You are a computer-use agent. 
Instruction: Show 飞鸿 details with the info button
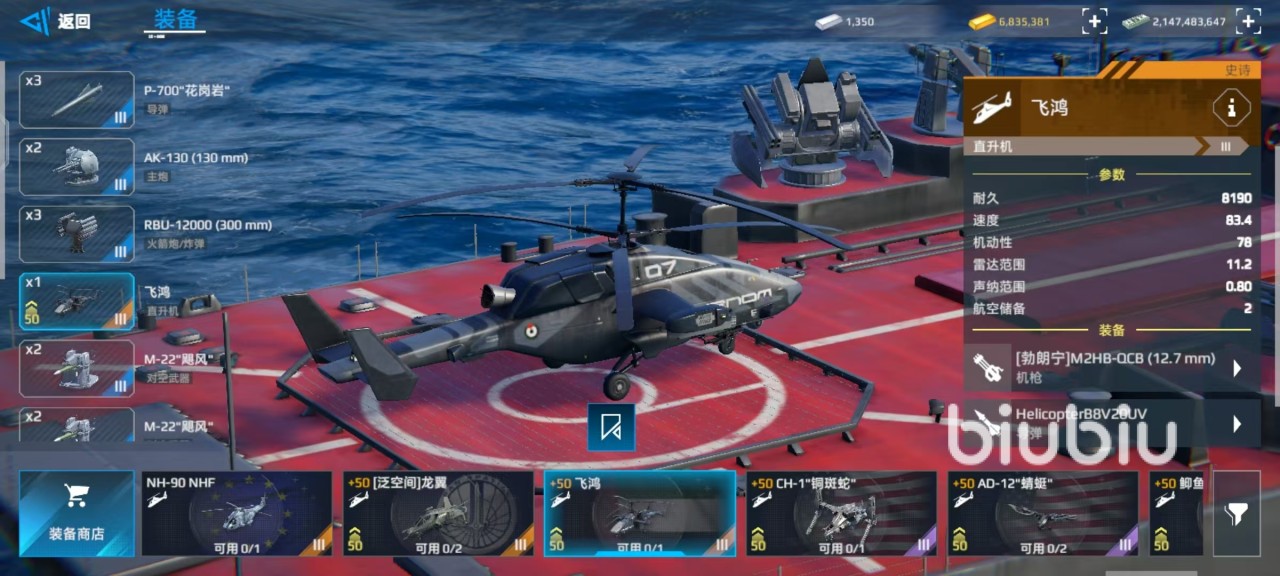[x=1230, y=107]
